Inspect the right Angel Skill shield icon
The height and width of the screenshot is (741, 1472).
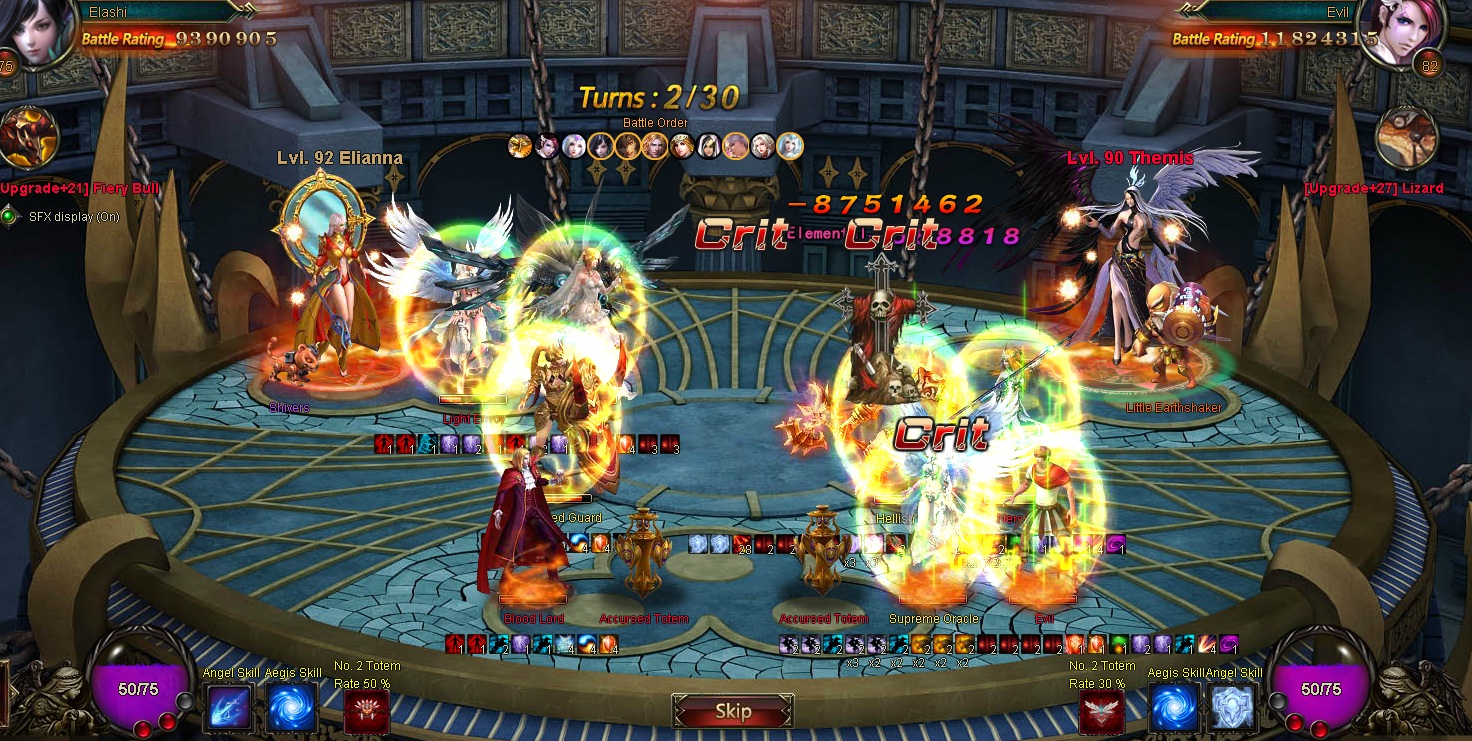pyautogui.click(x=1233, y=709)
